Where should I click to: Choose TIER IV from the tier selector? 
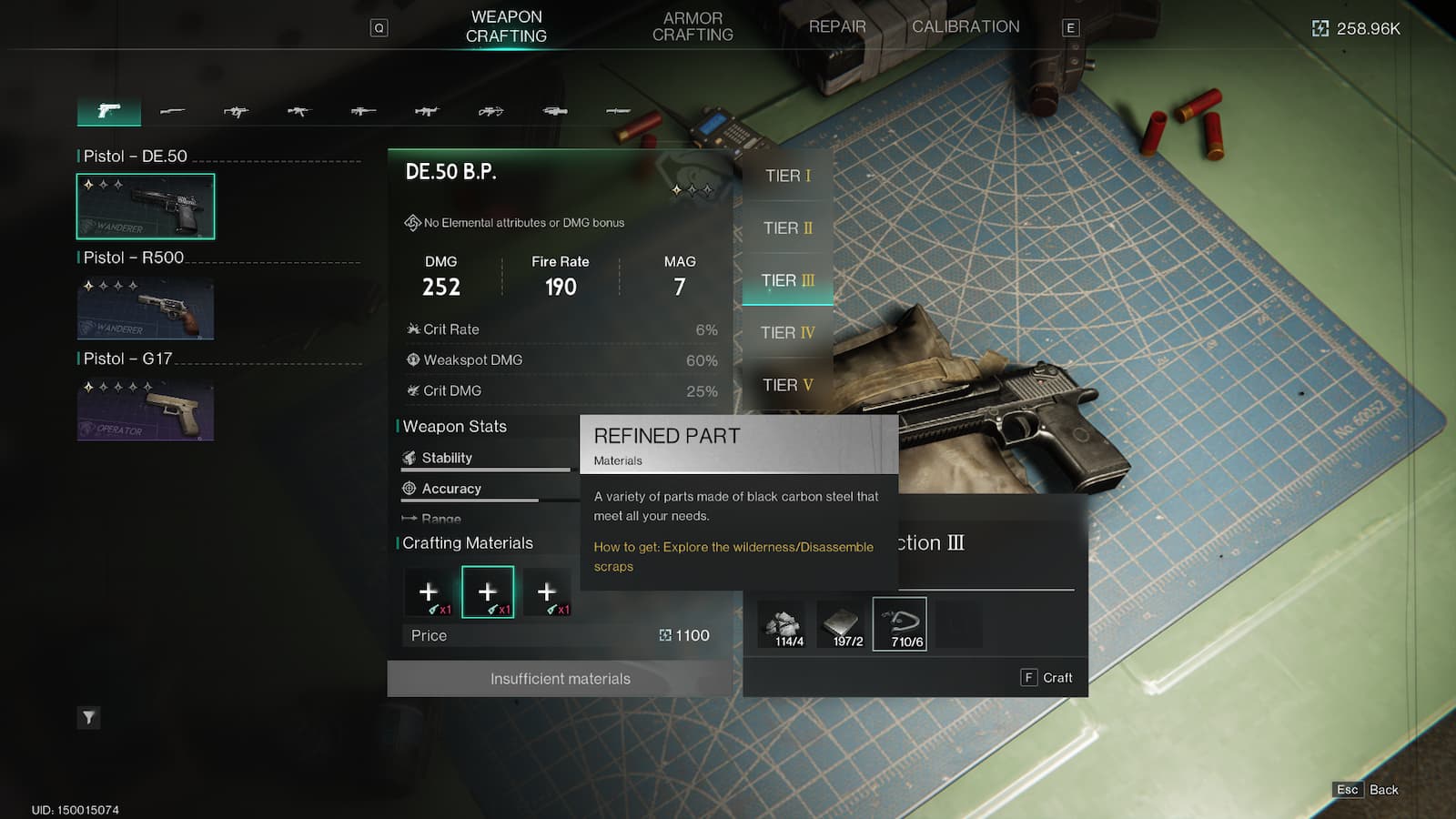pyautogui.click(x=787, y=332)
